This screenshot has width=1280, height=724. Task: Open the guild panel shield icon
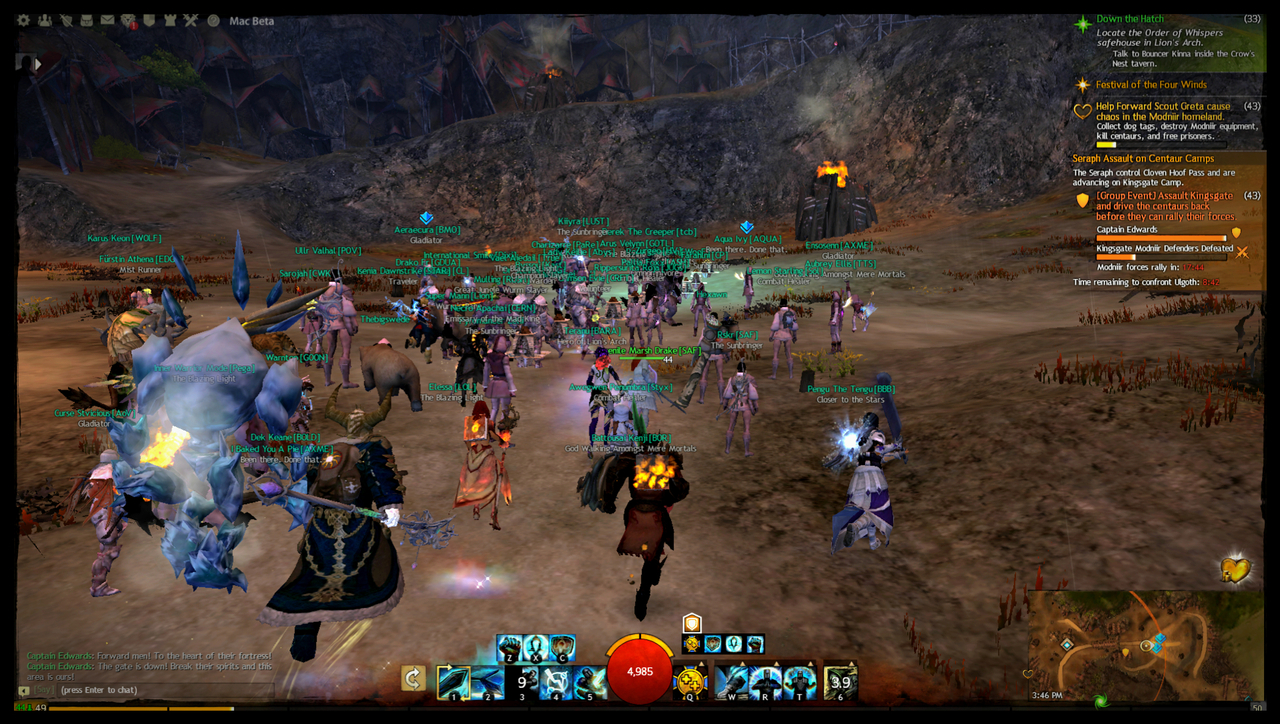[x=149, y=20]
